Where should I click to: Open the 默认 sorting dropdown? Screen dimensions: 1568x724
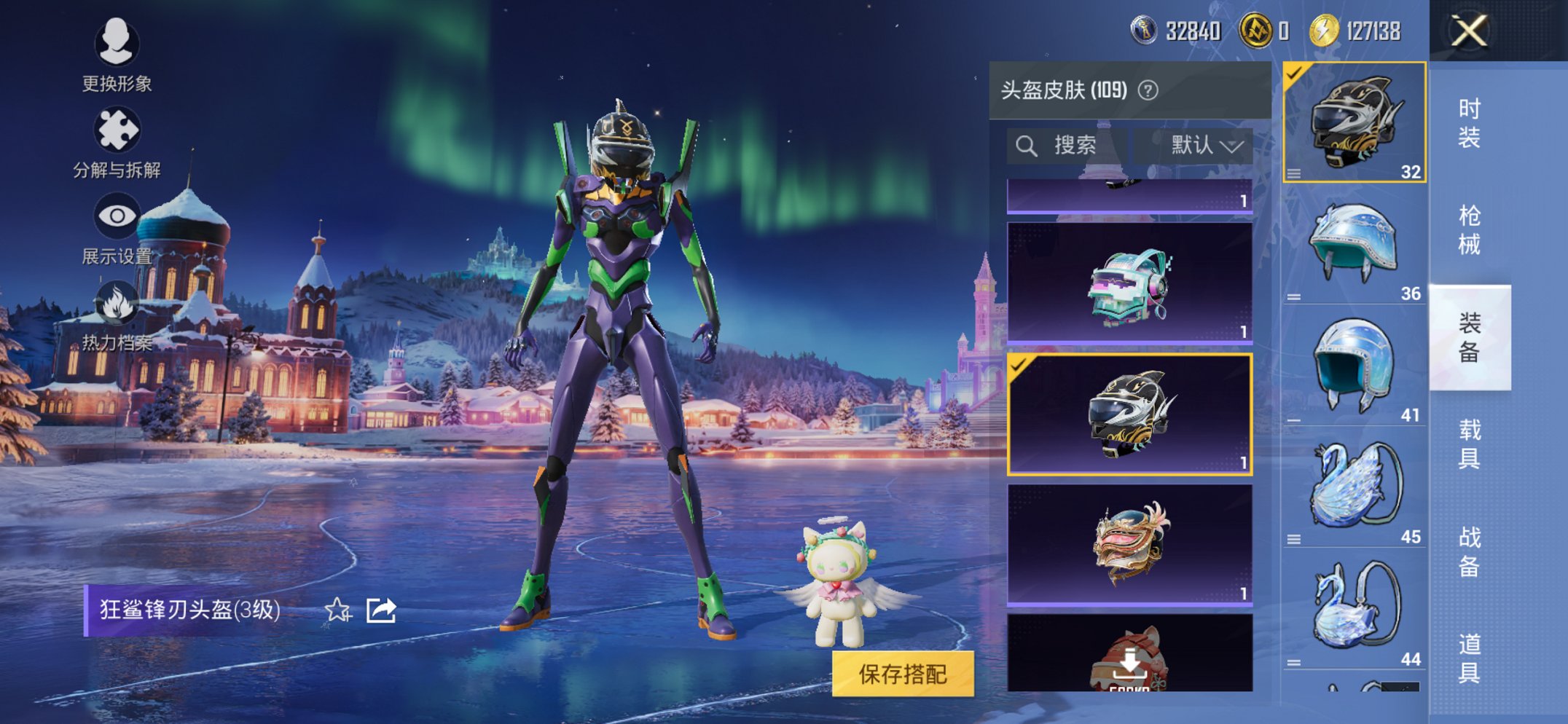pyautogui.click(x=1199, y=144)
